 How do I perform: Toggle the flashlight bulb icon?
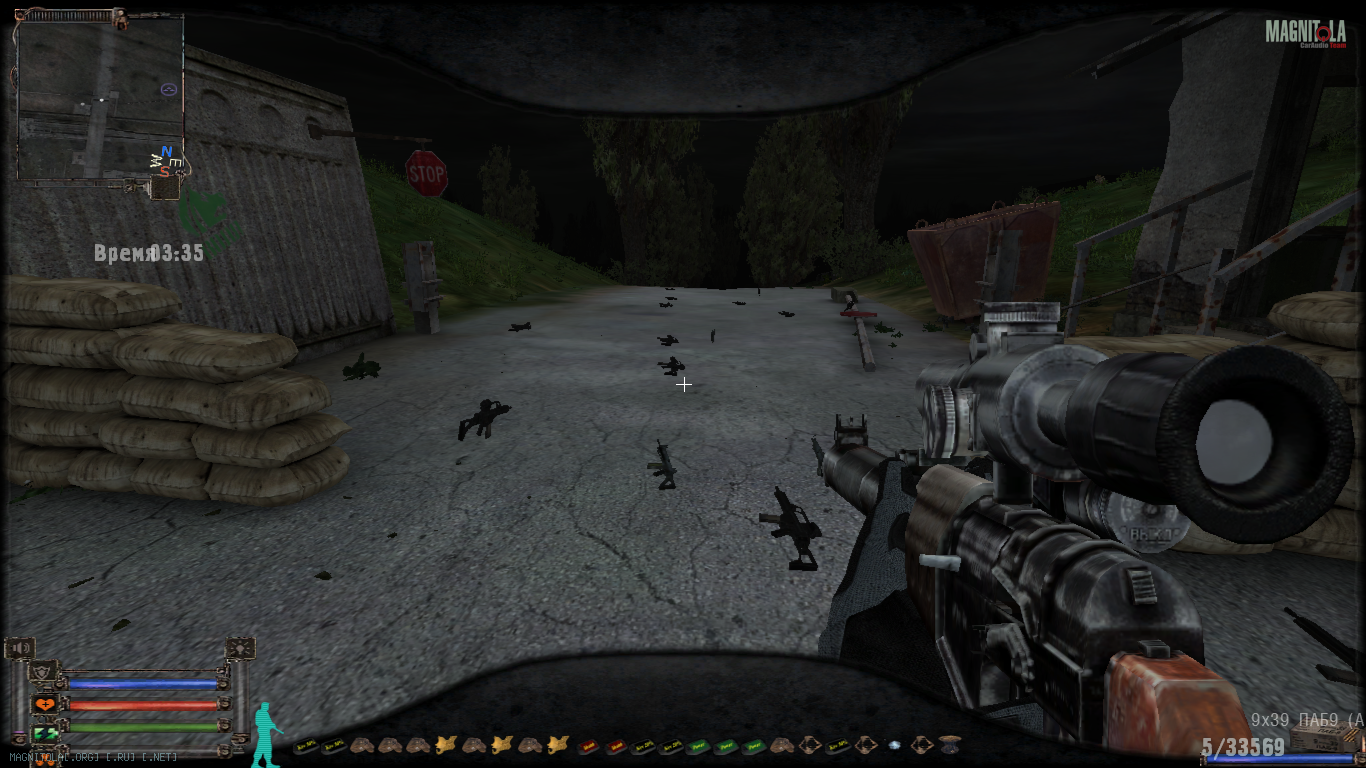pos(240,649)
